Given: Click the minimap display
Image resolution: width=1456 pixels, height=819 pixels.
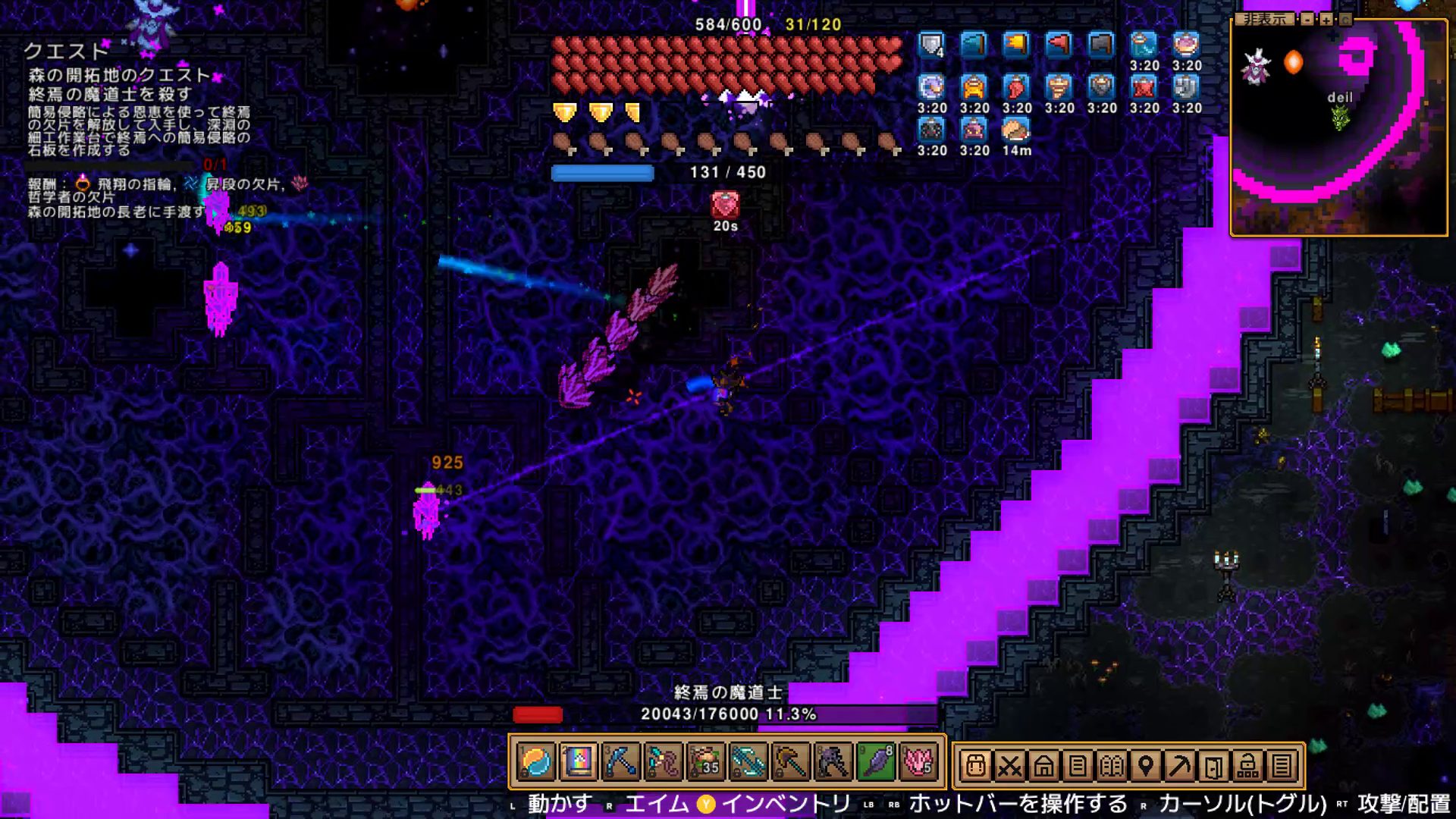Looking at the screenshot, I should (1338, 129).
